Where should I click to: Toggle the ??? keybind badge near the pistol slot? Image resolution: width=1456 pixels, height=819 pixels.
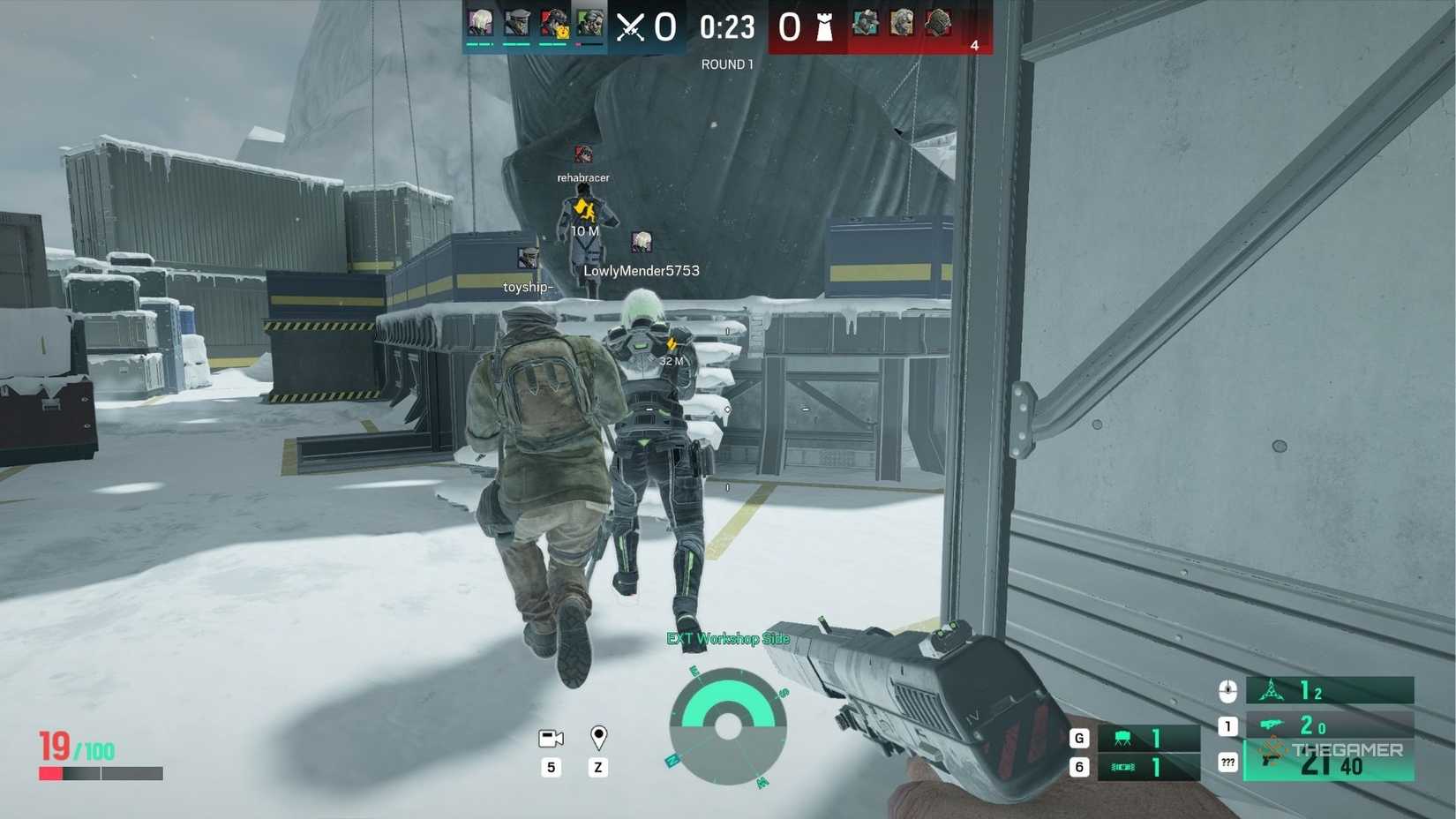point(1227,761)
